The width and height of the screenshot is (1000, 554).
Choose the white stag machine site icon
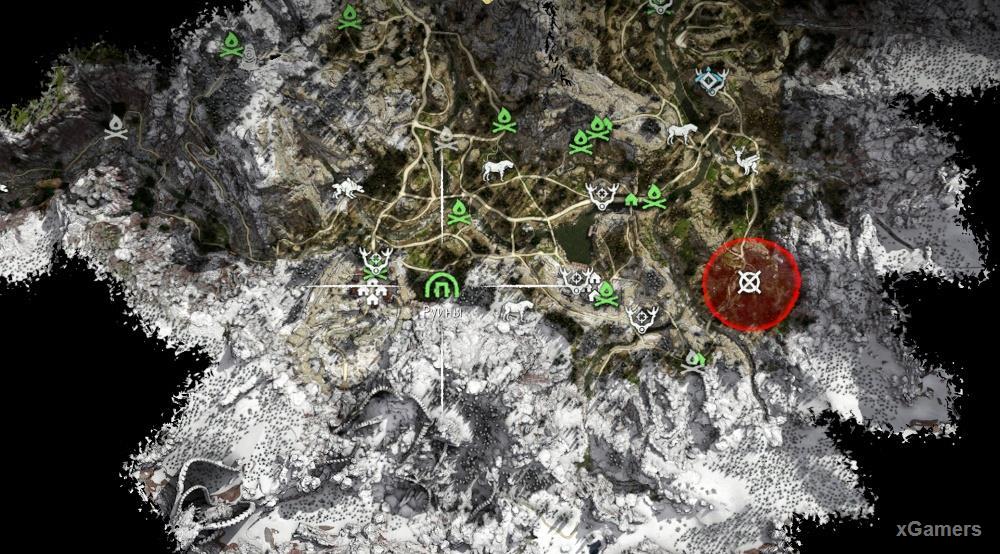coord(744,160)
